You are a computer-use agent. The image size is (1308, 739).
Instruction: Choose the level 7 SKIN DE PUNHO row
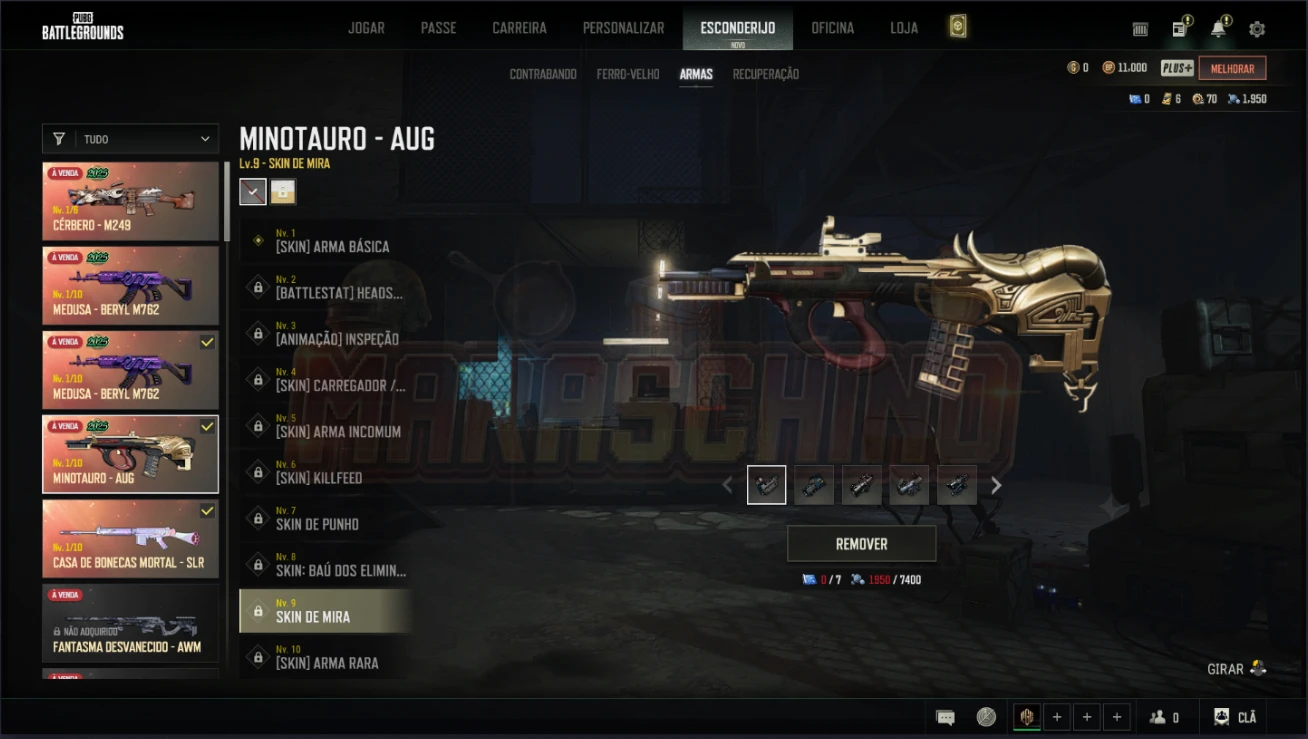click(326, 519)
